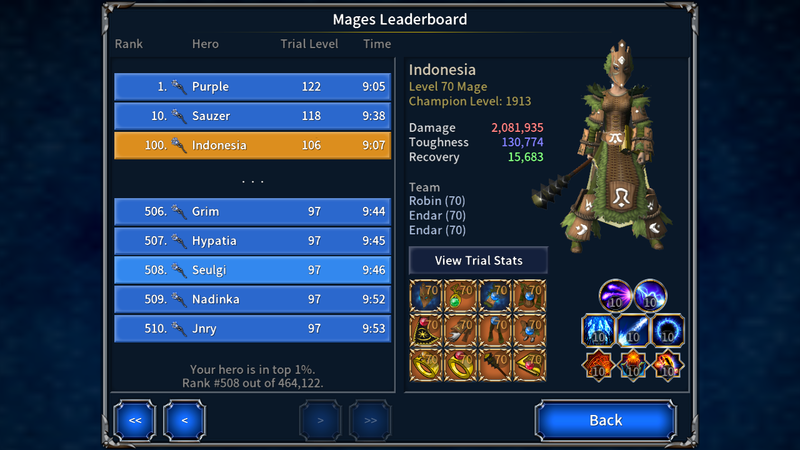
Task: Inspect the ice shards skill icon
Action: coord(599,330)
